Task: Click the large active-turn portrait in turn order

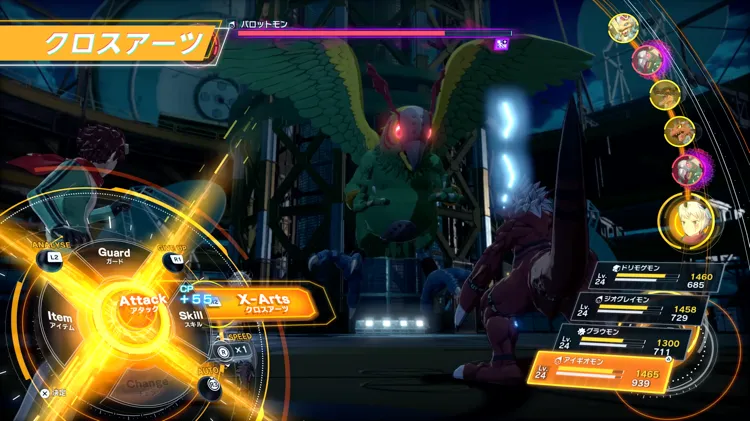Action: tap(685, 220)
